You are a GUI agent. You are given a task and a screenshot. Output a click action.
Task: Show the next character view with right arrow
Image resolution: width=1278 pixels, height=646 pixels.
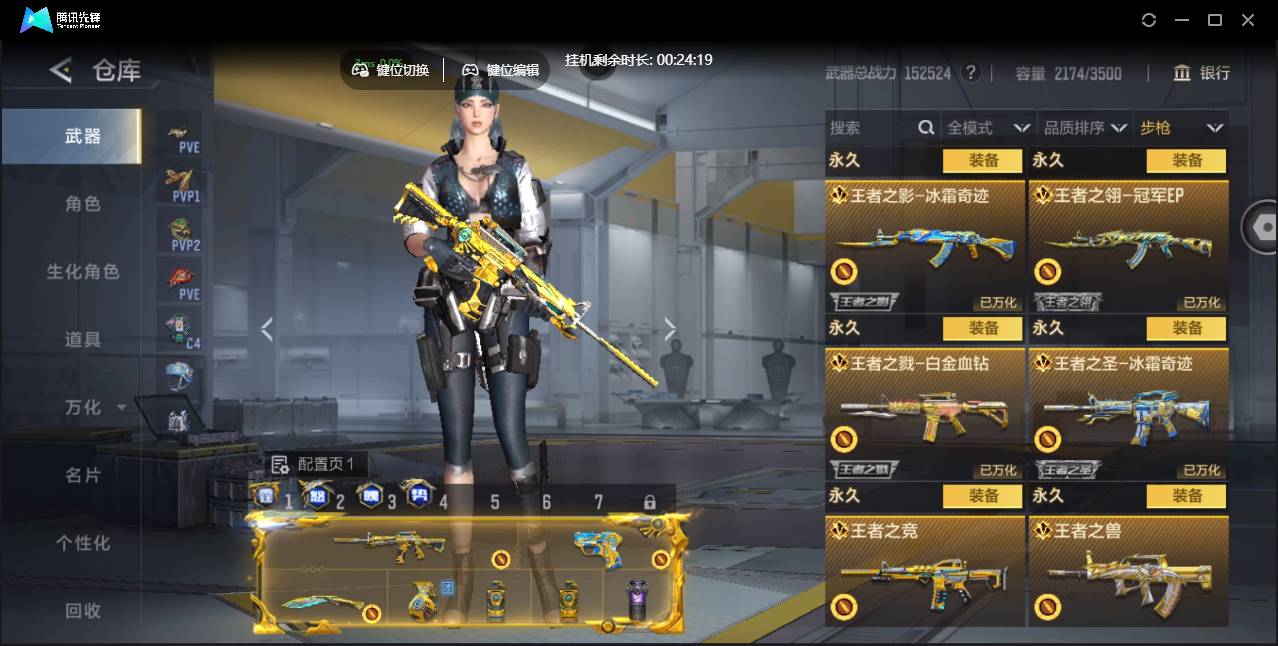[x=670, y=329]
